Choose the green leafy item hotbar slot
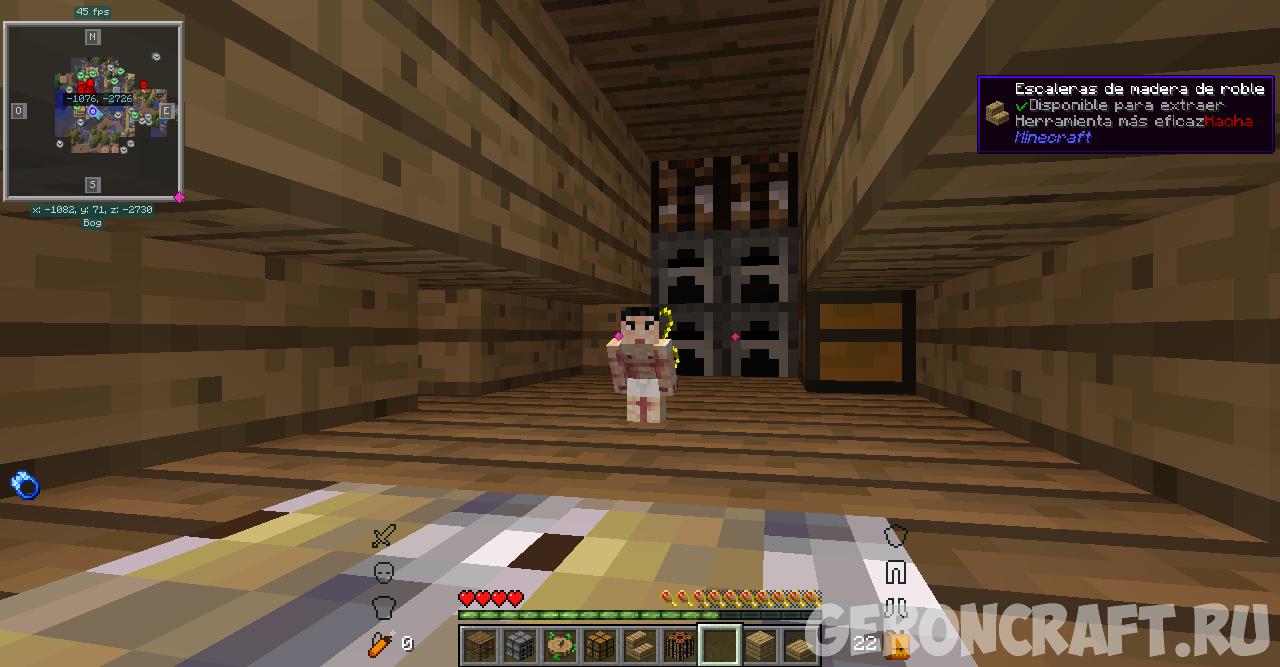Screen dimensions: 1280x667 tap(559, 645)
